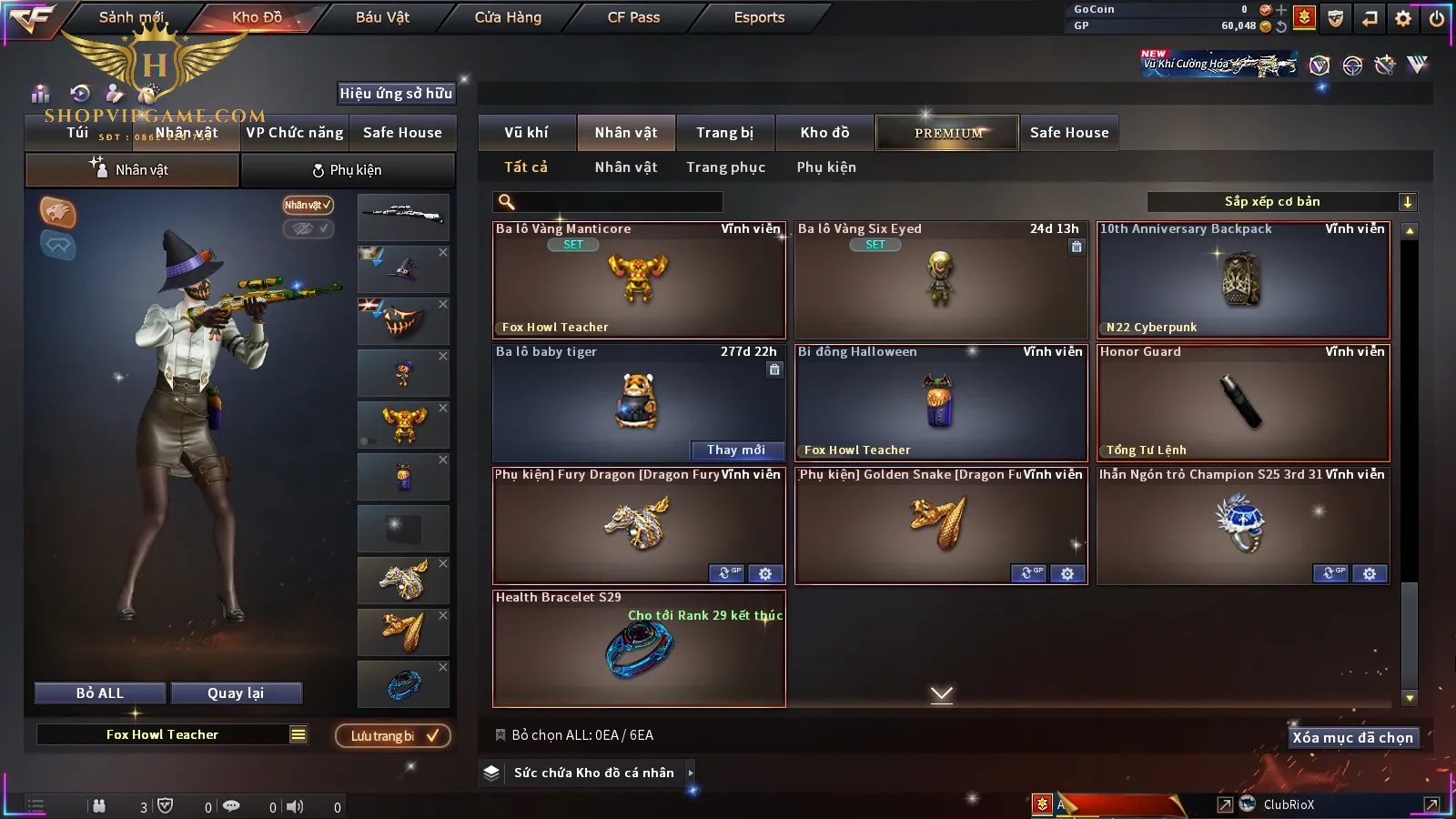Screen dimensions: 1456x819
Task: Select the 10th Anniversary Backpack item
Action: click(1243, 280)
